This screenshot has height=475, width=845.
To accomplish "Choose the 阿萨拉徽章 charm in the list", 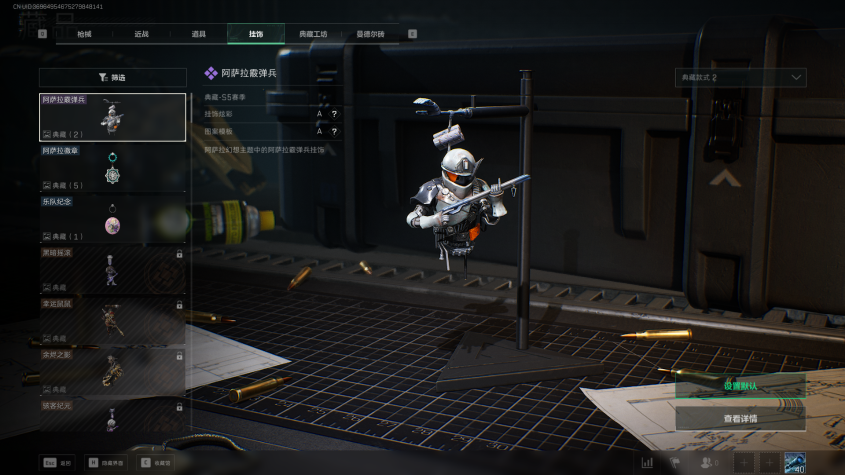I will click(x=113, y=168).
